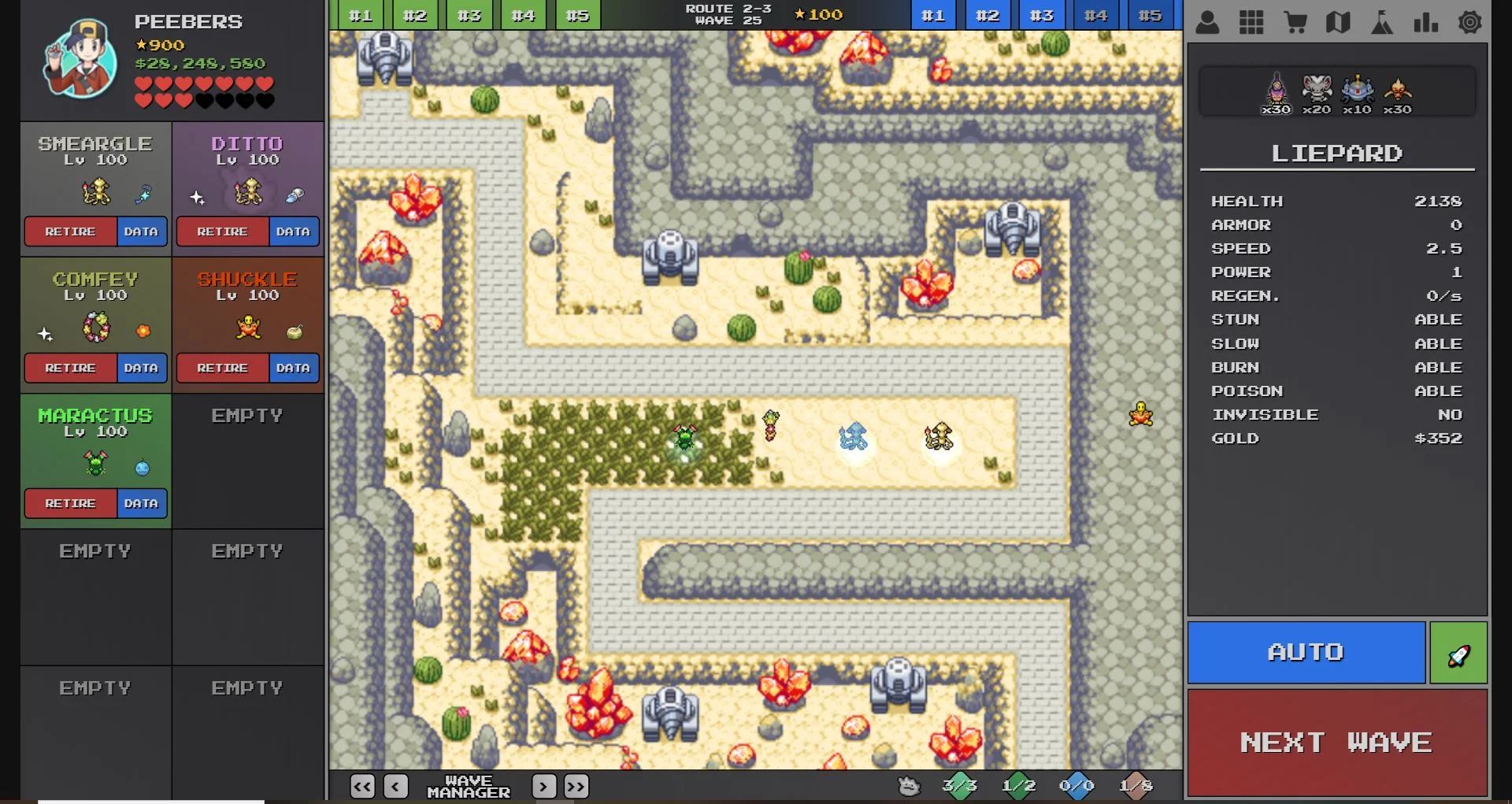
Task: Click the Liepard enemy thumbnail marked x20
Action: tap(1317, 92)
